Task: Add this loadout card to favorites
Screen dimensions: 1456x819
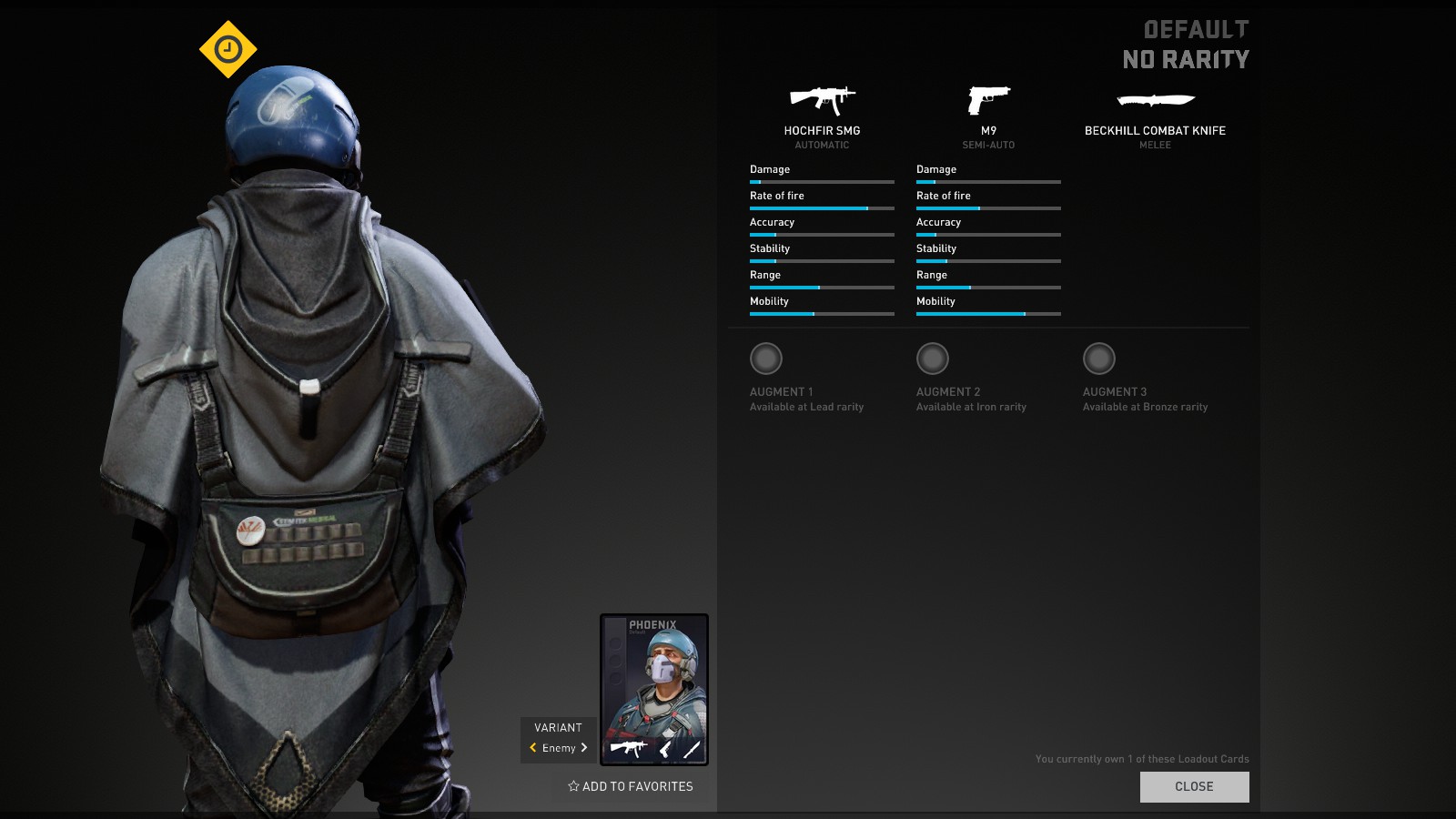Action: point(631,786)
